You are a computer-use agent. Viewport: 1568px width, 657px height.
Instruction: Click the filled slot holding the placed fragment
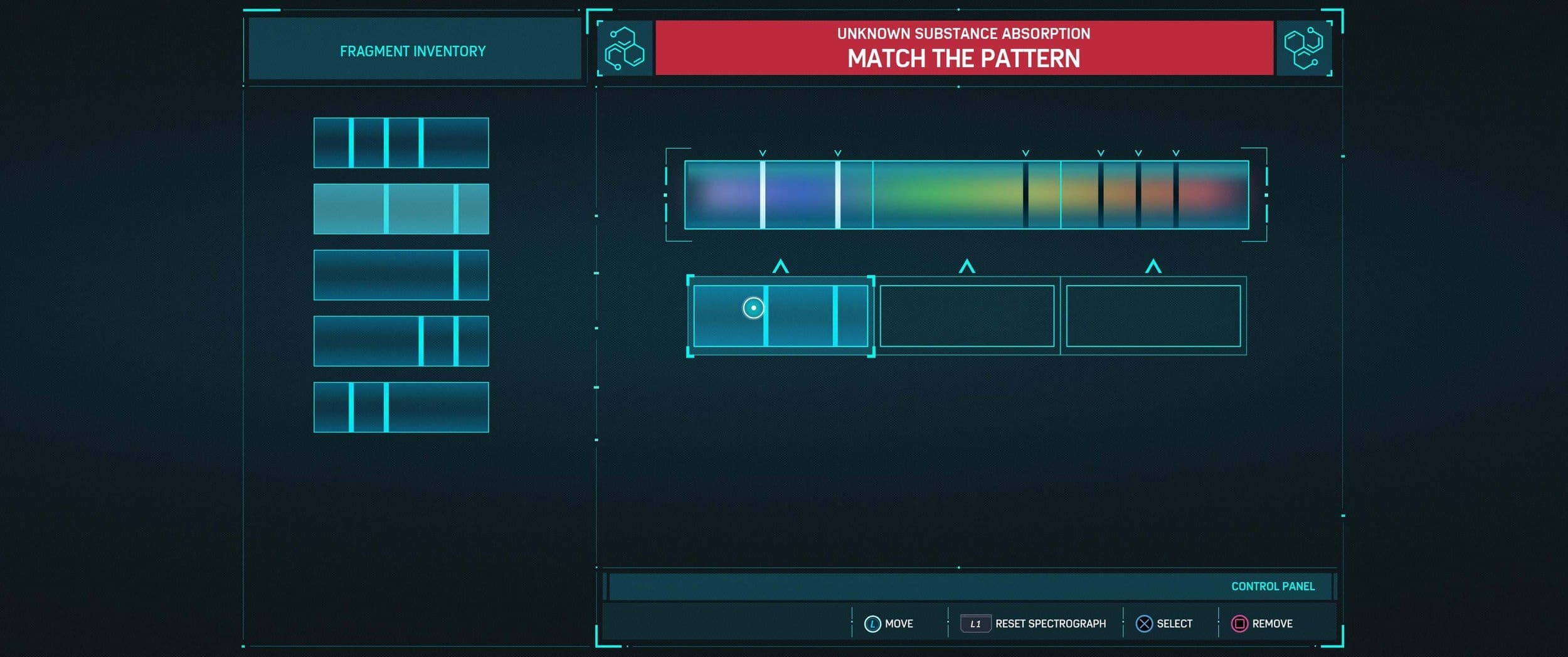(x=780, y=316)
